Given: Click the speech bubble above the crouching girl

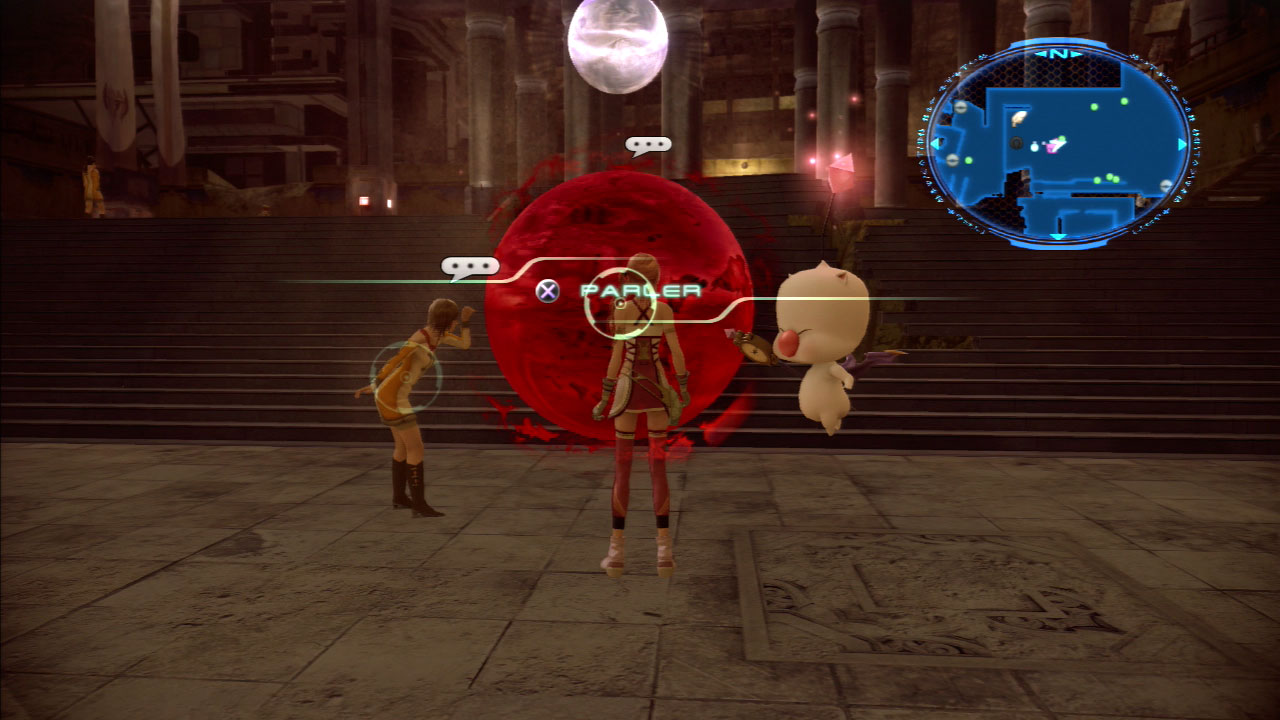Looking at the screenshot, I should click(x=470, y=267).
